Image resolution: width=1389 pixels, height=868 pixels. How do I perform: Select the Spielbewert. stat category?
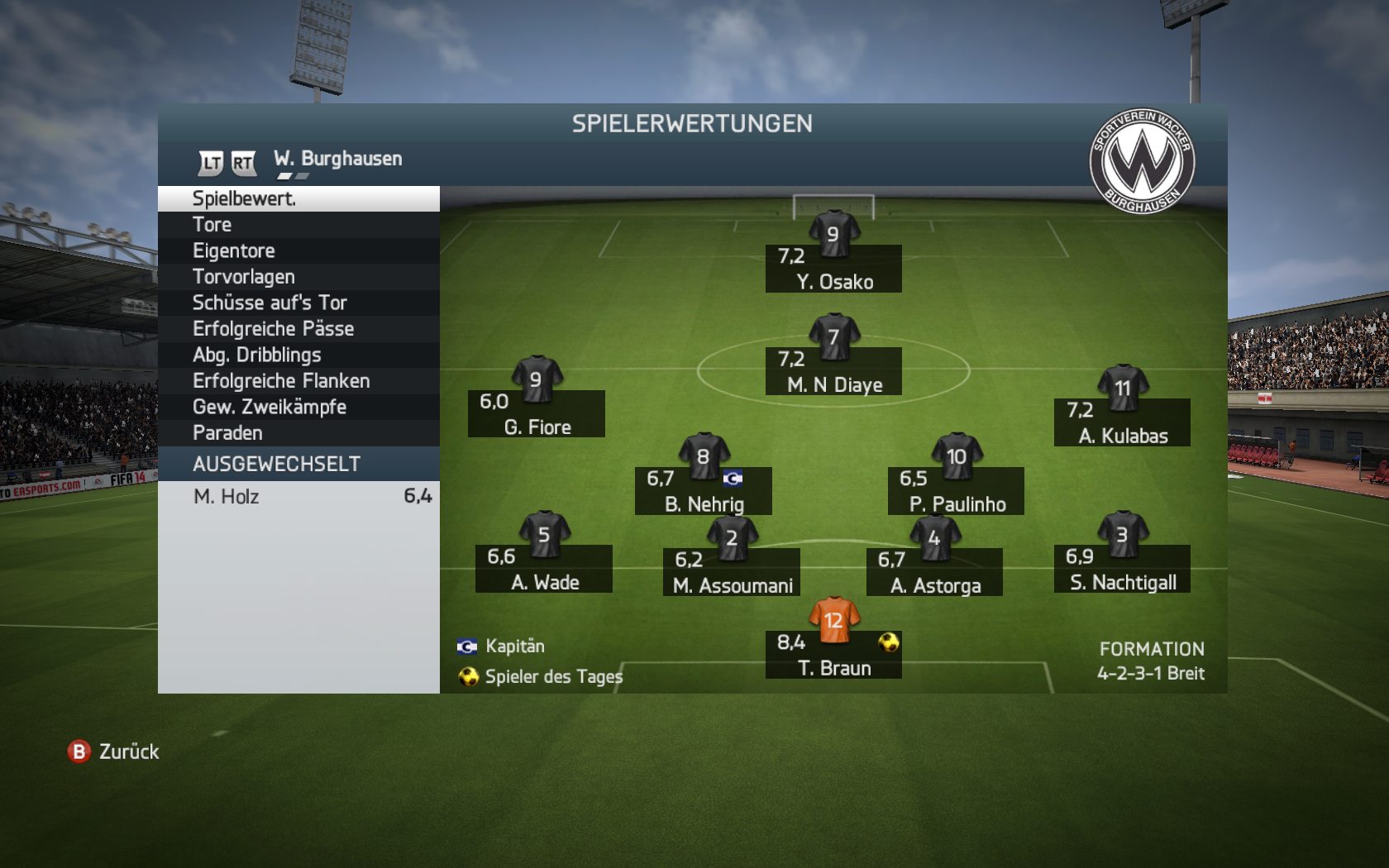point(298,198)
